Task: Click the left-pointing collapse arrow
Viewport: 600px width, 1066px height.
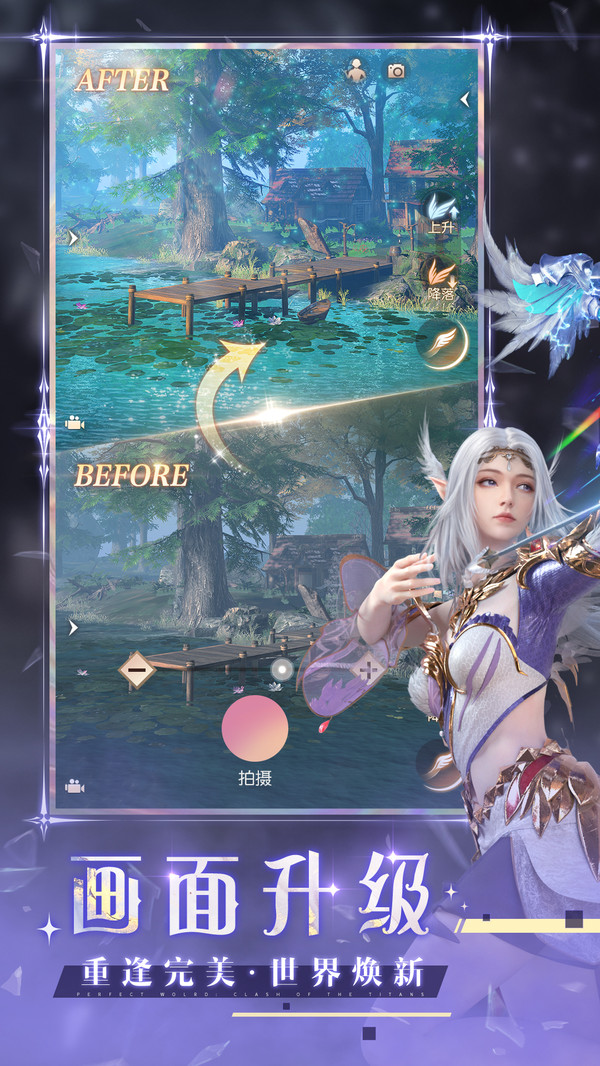Action: coord(464,99)
